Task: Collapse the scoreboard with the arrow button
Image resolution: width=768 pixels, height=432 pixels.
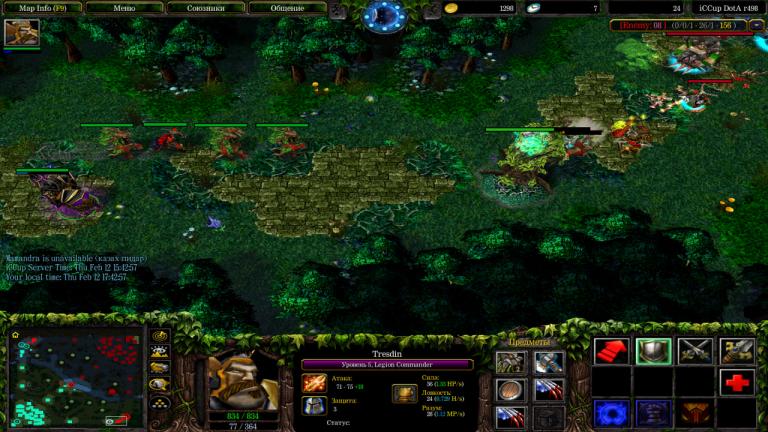Action: [x=757, y=25]
